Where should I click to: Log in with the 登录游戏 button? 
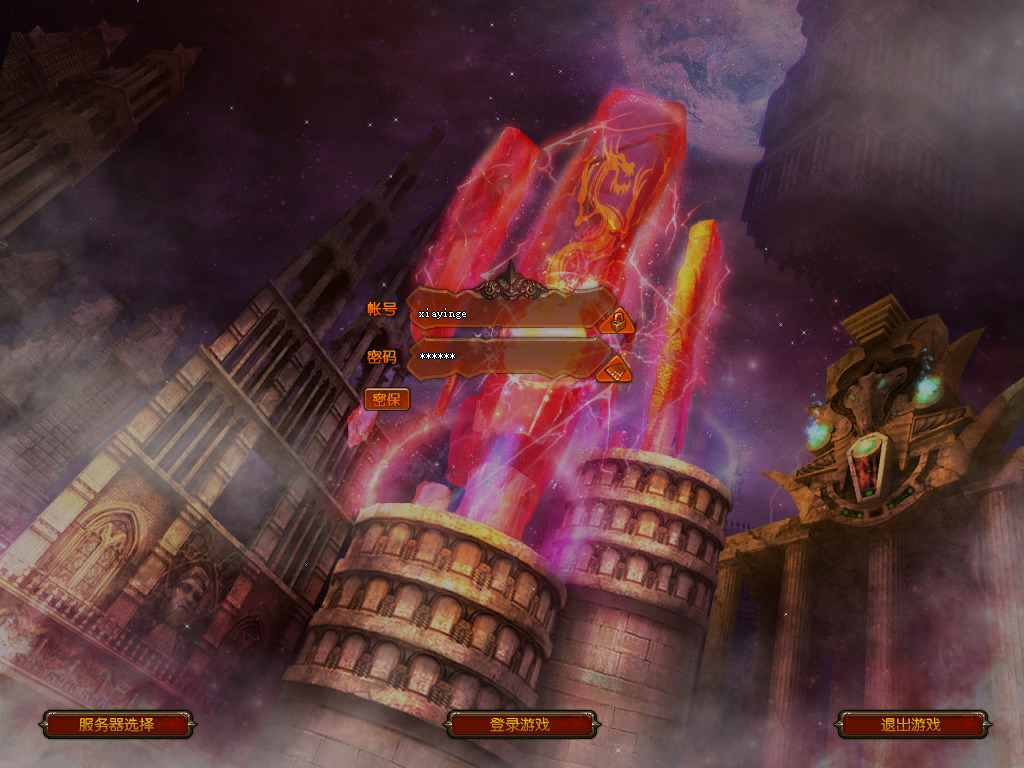(x=520, y=725)
